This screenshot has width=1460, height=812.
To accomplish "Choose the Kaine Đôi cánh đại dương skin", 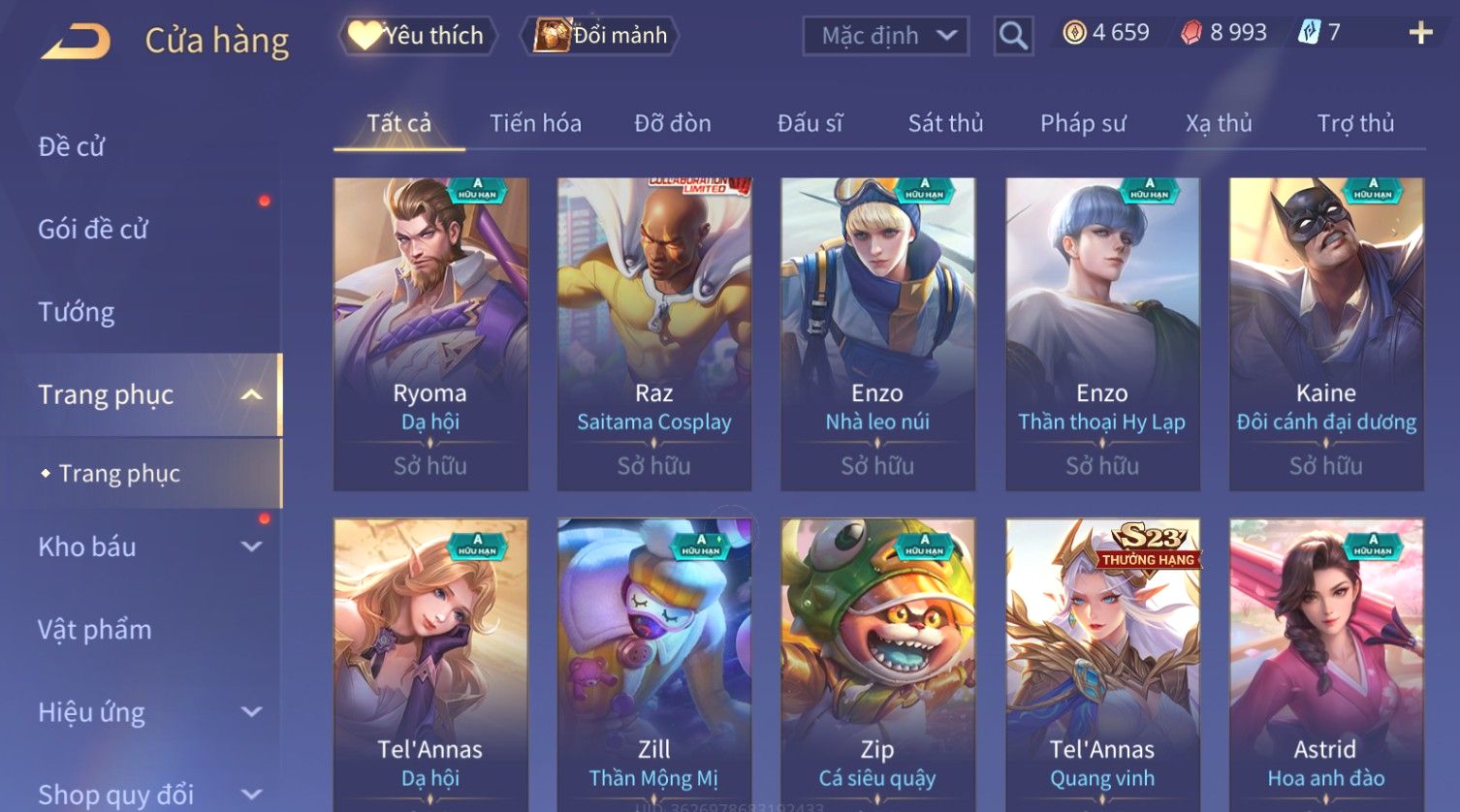I will point(1326,333).
